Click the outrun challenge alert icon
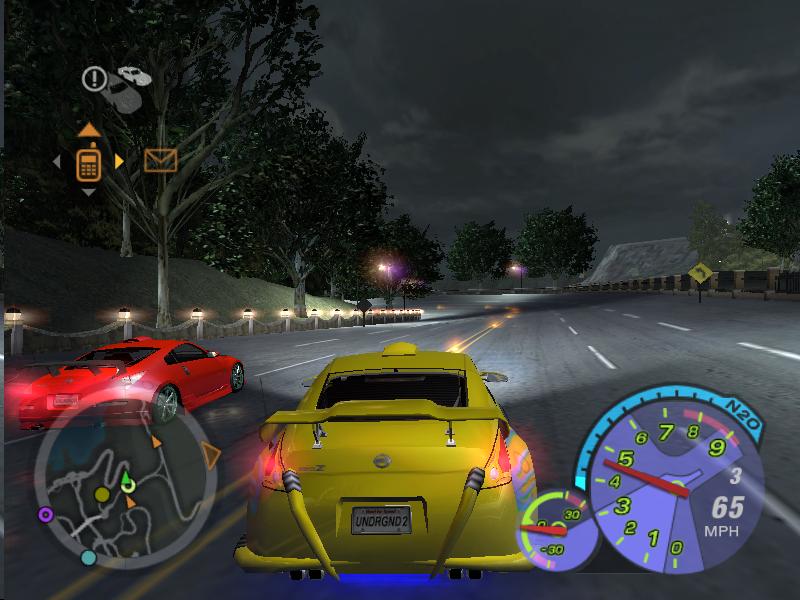 click(95, 77)
